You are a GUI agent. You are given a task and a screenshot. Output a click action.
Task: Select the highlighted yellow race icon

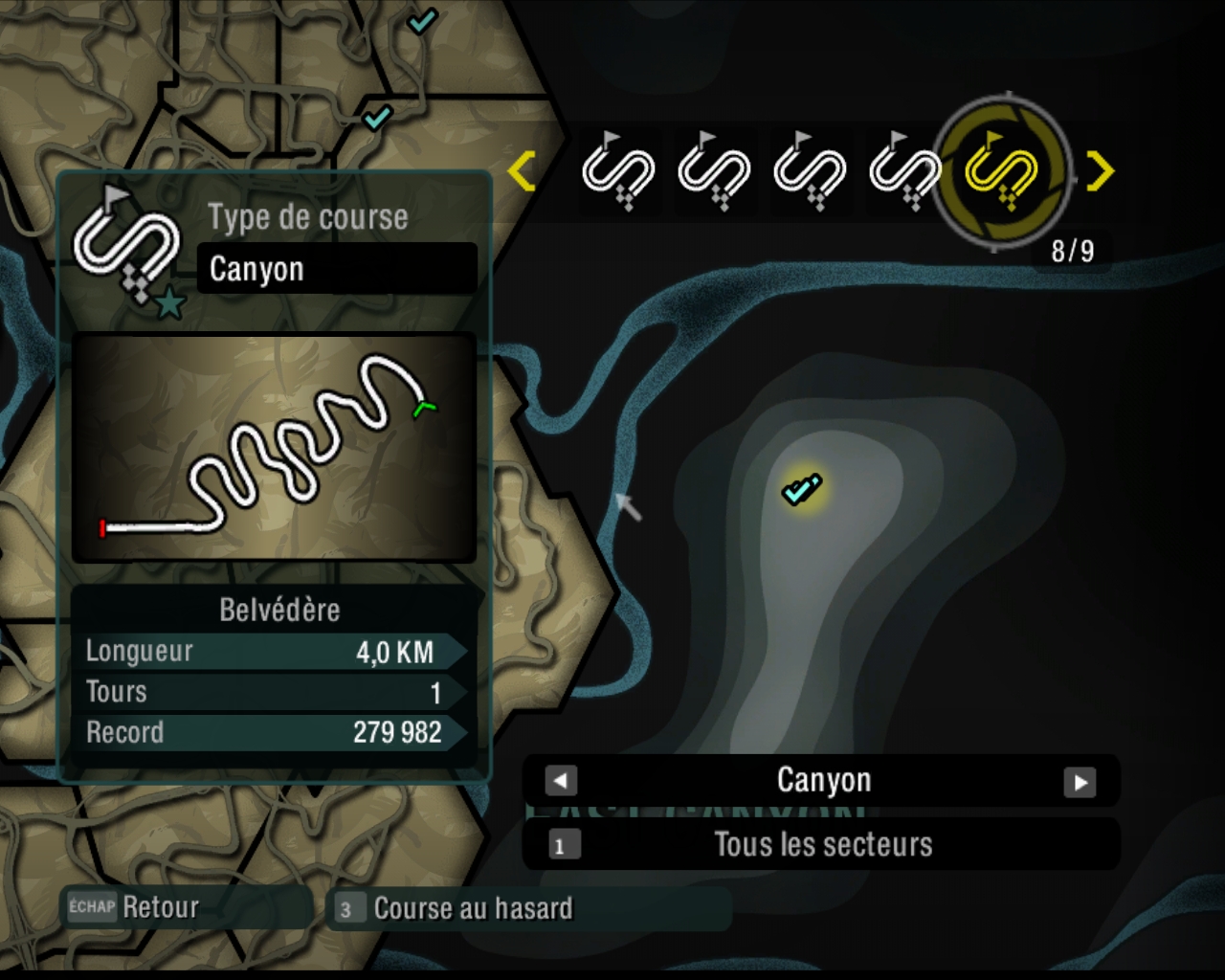pyautogui.click(x=1001, y=172)
